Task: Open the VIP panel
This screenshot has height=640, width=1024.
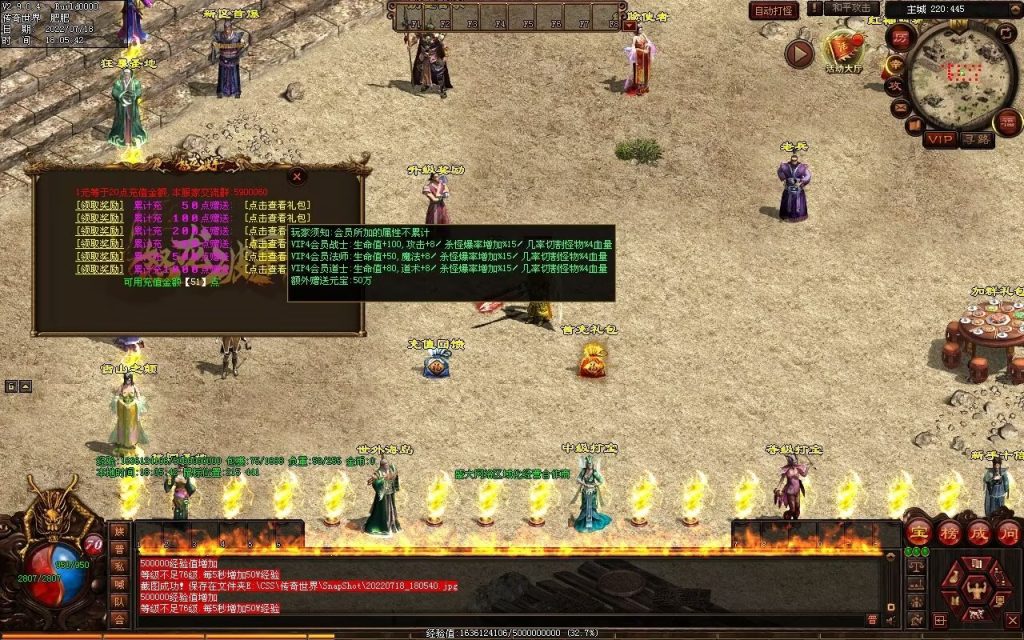Action: click(x=938, y=139)
